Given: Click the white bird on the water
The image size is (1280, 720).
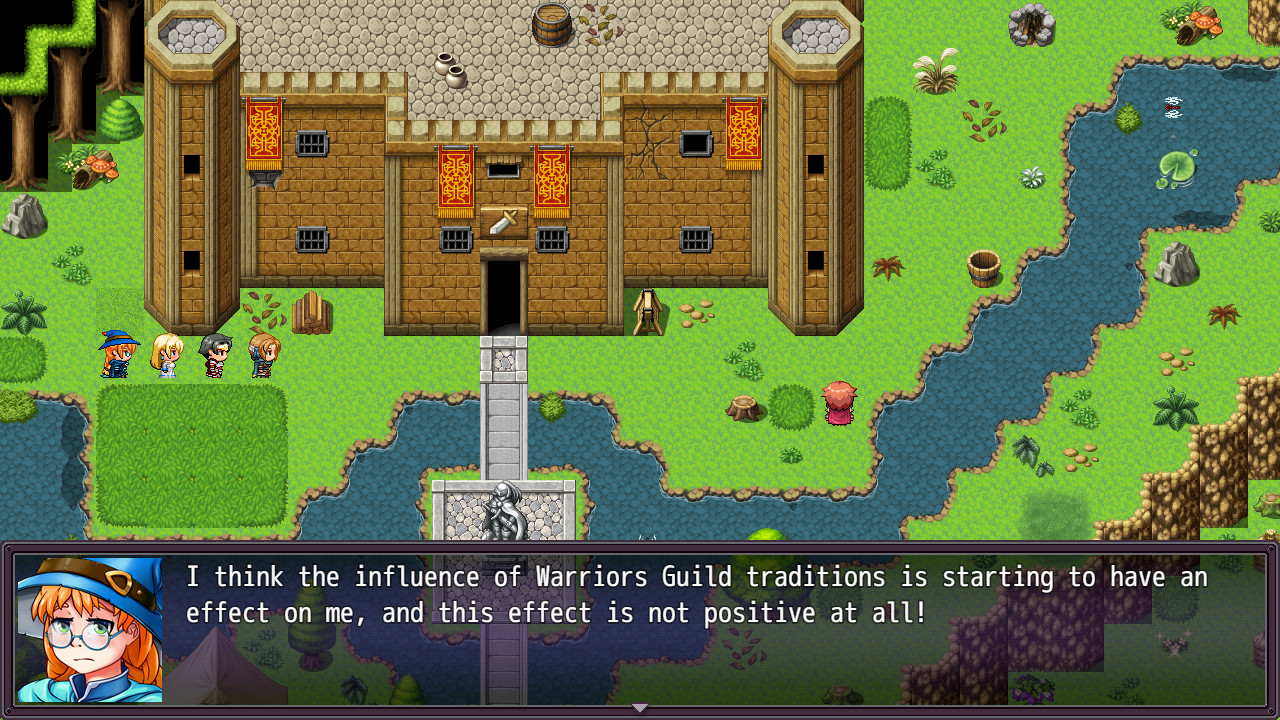Looking at the screenshot, I should pos(1172,108).
